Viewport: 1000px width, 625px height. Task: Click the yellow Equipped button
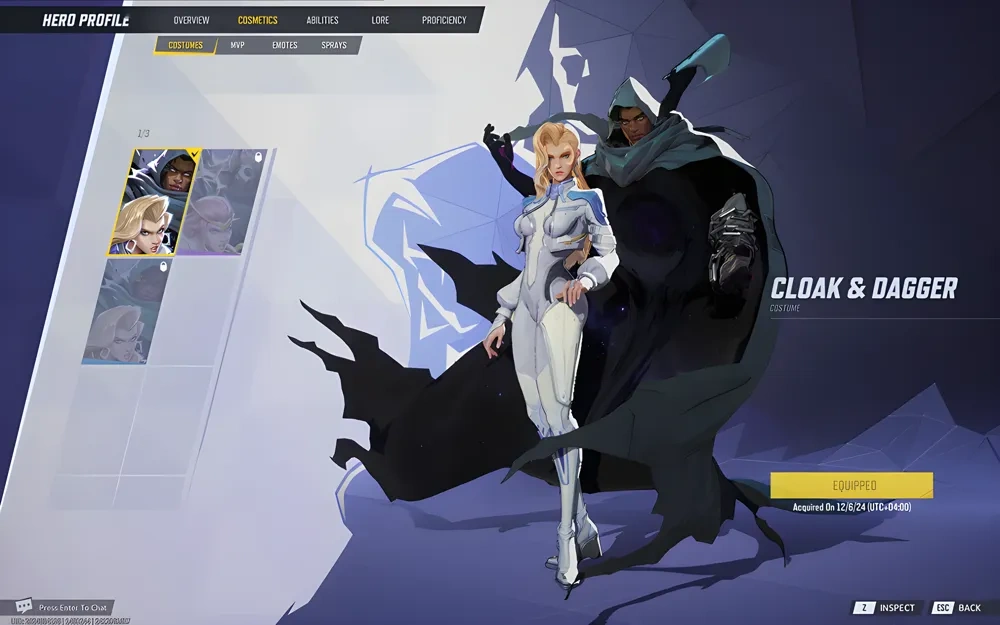click(851, 485)
